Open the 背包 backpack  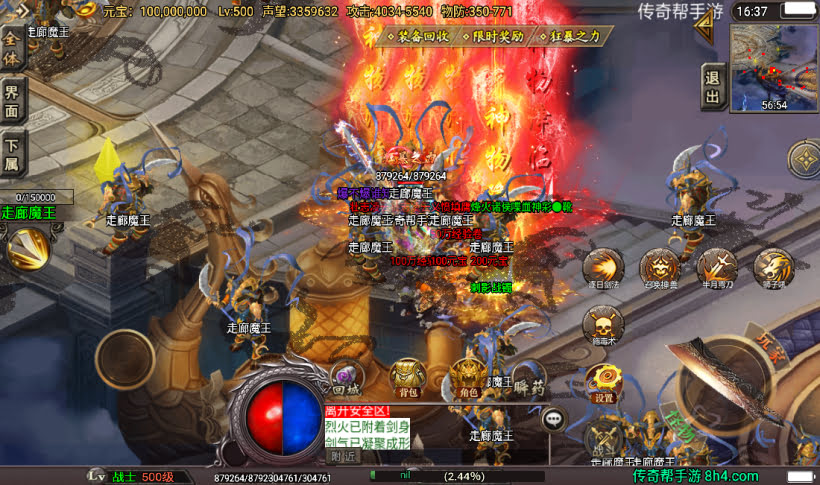point(407,377)
